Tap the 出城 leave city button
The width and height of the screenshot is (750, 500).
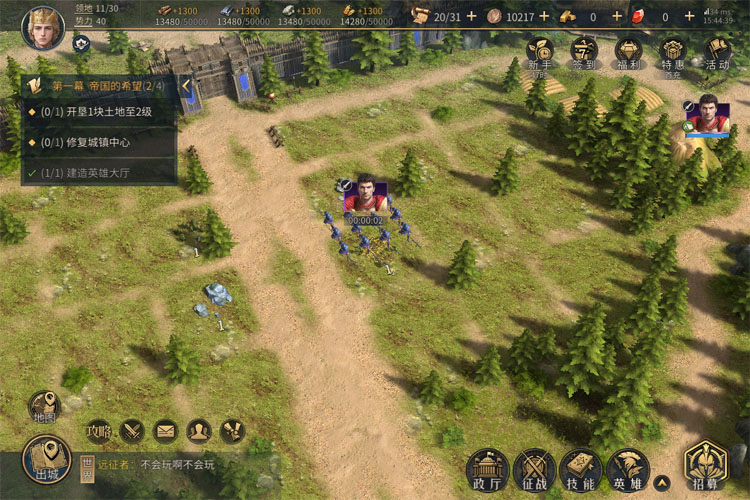coord(46,460)
